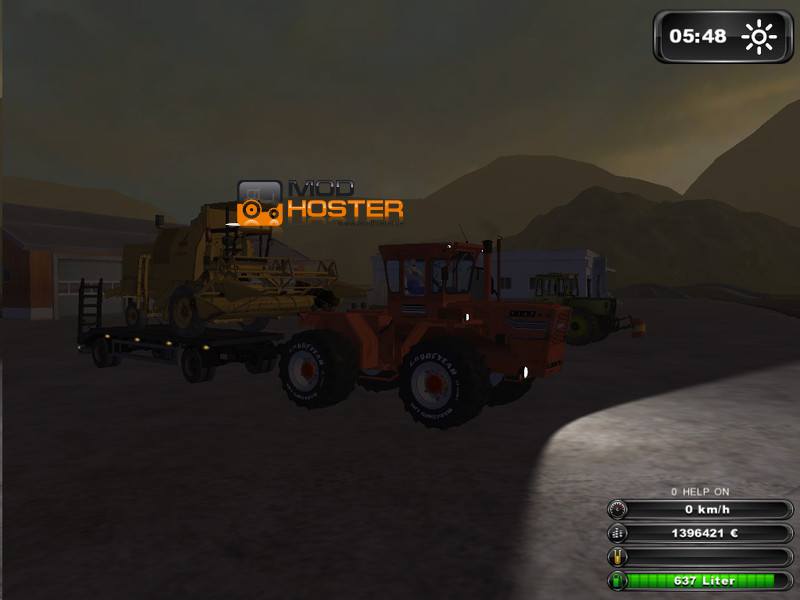Click the green fuel pump icon
This screenshot has height=600, width=800.
click(618, 580)
